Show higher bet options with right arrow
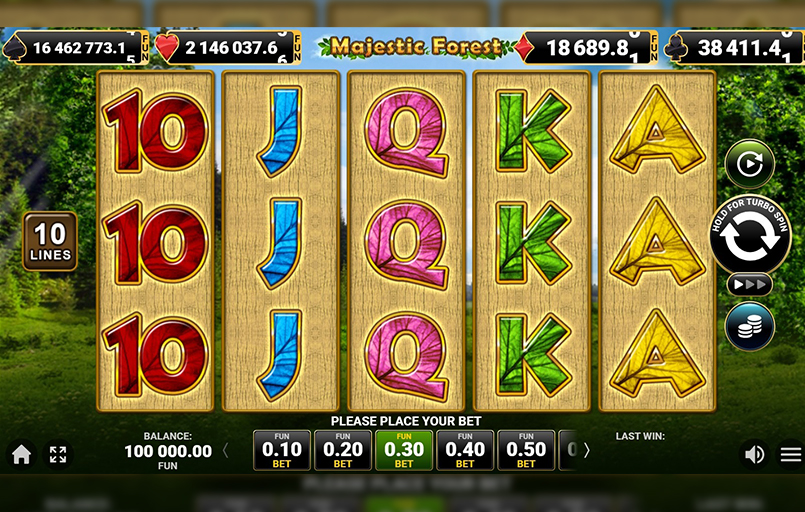Image resolution: width=805 pixels, height=512 pixels. (x=586, y=451)
